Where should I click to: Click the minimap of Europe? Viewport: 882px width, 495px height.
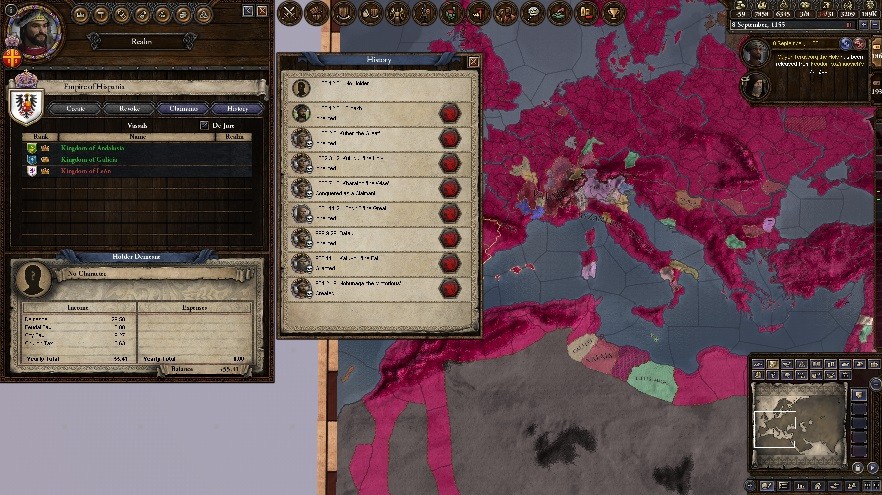coord(799,412)
